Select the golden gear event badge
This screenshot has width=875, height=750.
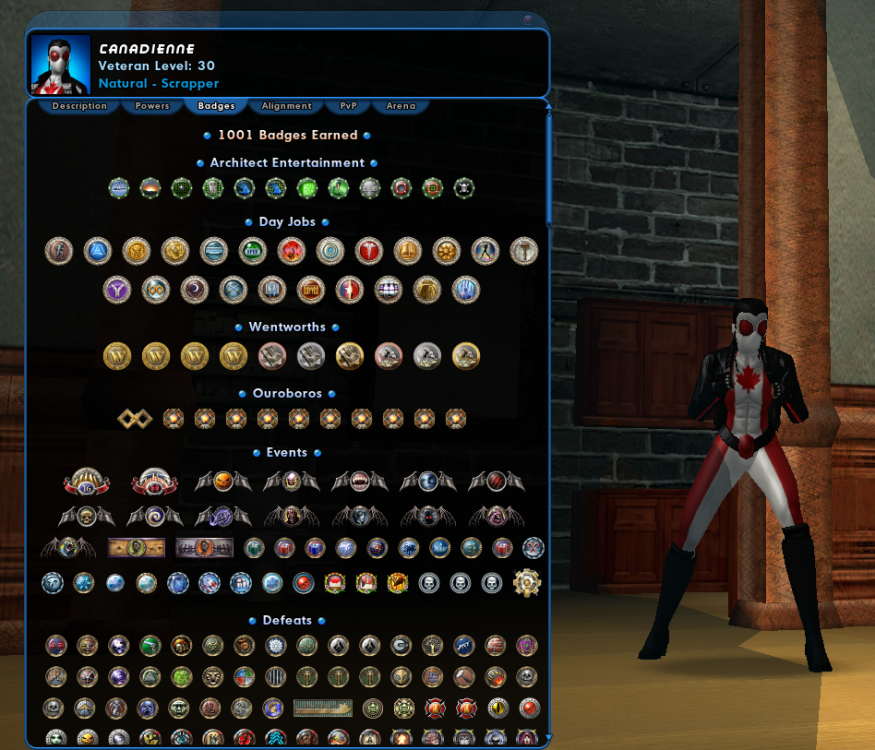point(526,582)
